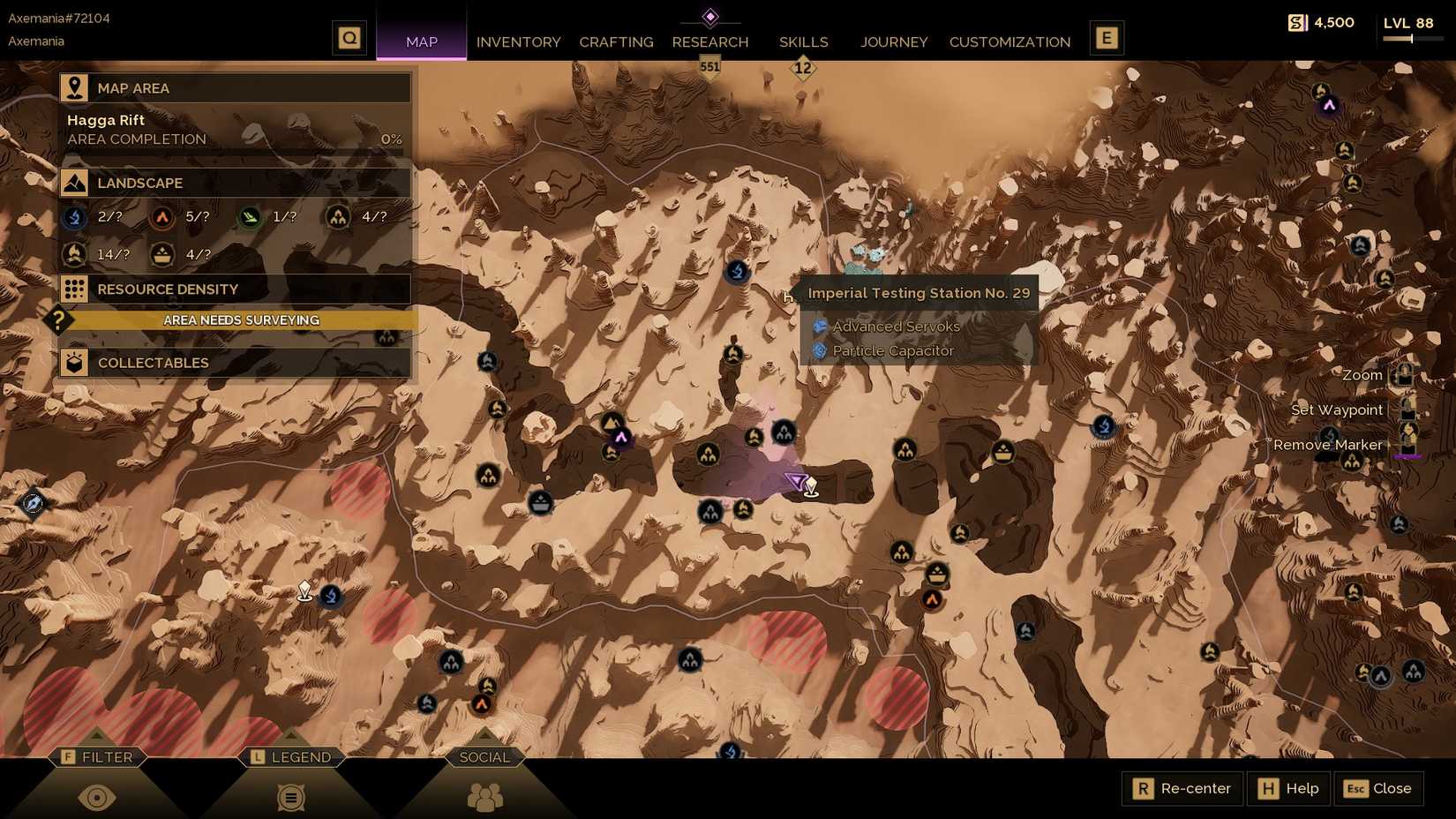Select the Landscape mountain icon header
Screen dimensions: 1456x819
click(74, 183)
